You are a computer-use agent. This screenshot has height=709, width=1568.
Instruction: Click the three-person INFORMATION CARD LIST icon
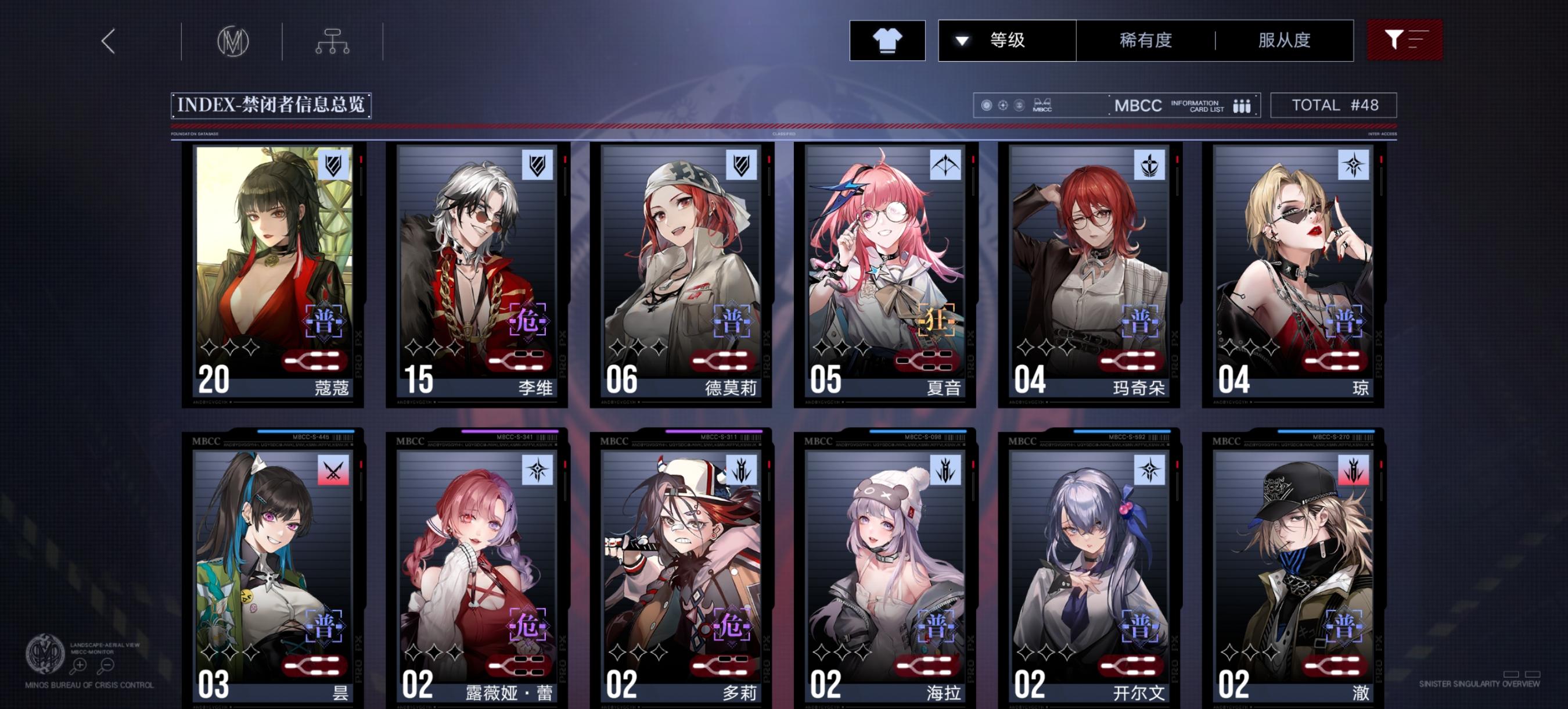pyautogui.click(x=1242, y=105)
